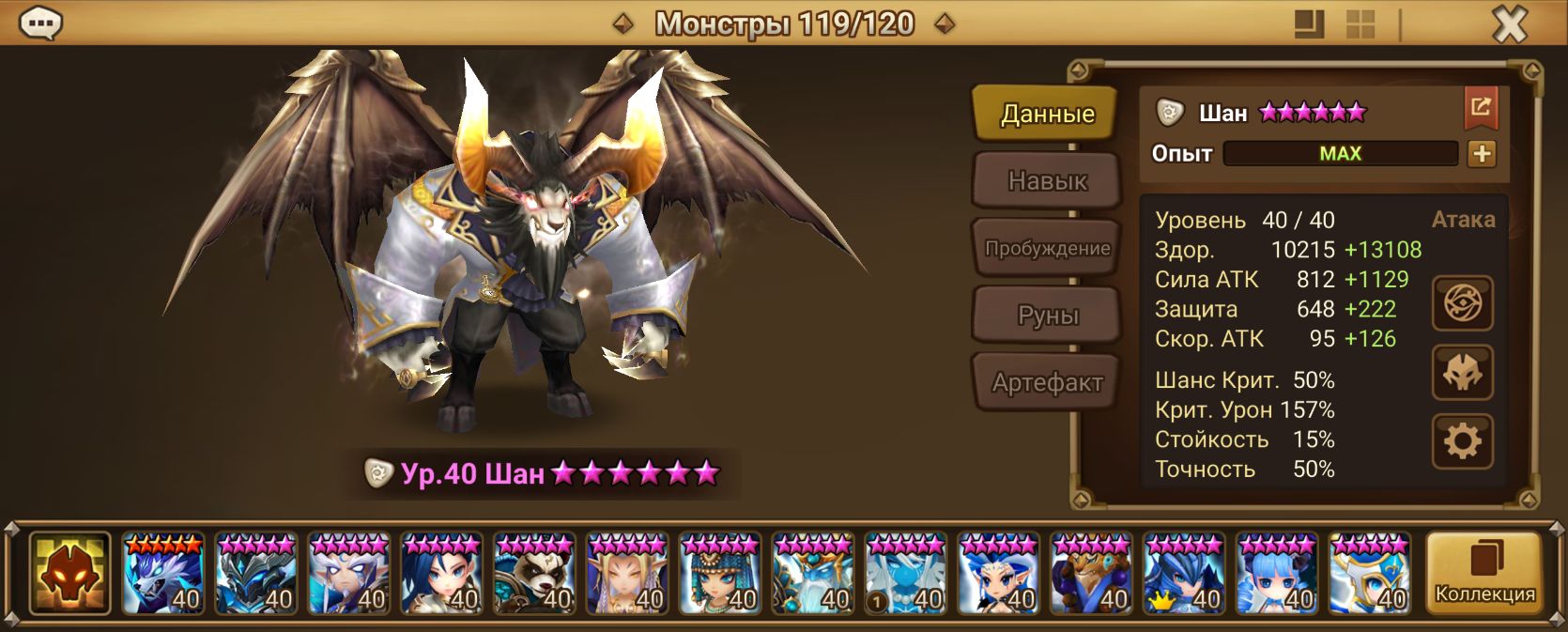
Task: Open the gear settings button
Action: [x=1462, y=441]
